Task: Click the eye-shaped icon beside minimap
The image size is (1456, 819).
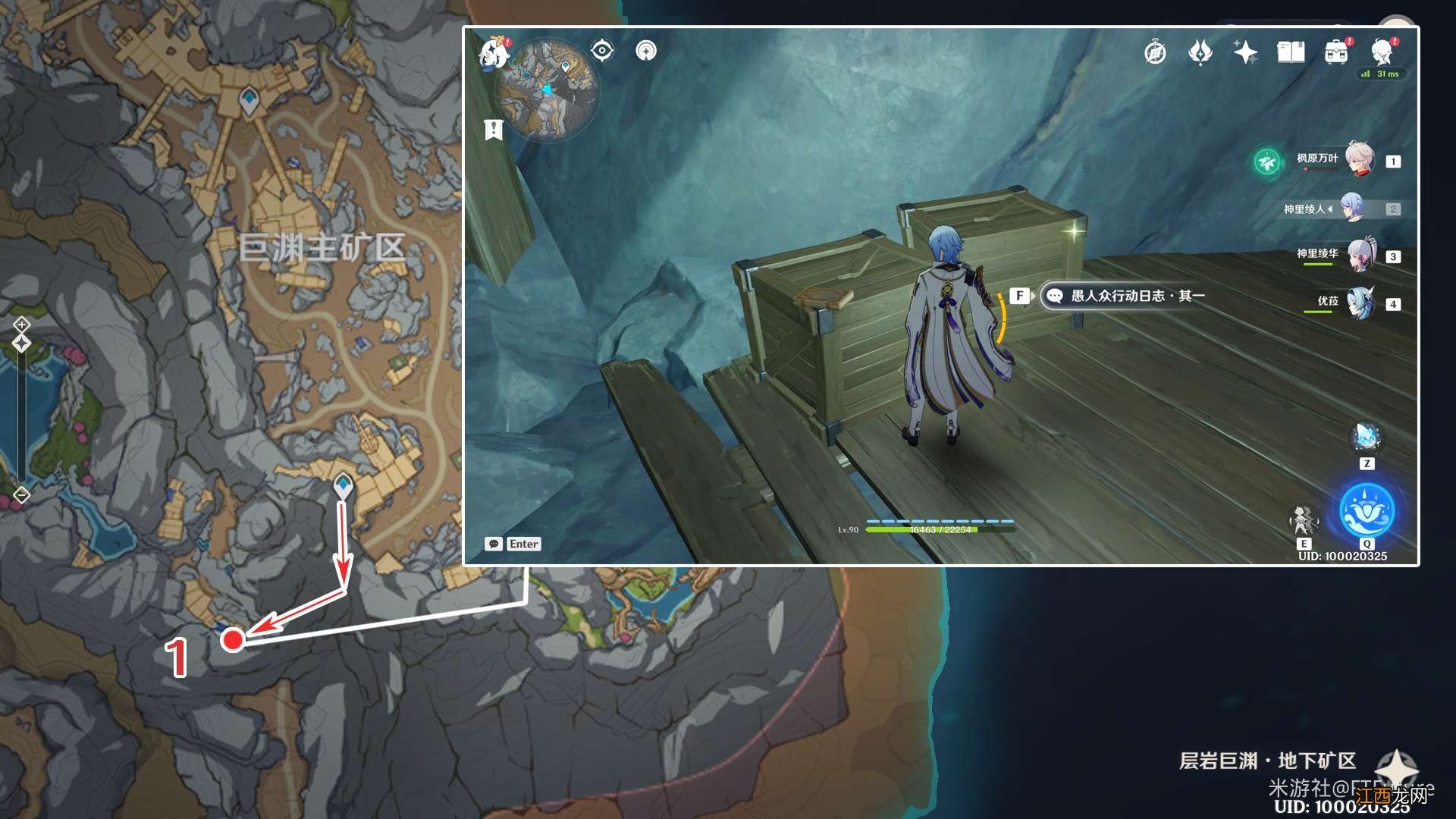Action: [x=602, y=51]
